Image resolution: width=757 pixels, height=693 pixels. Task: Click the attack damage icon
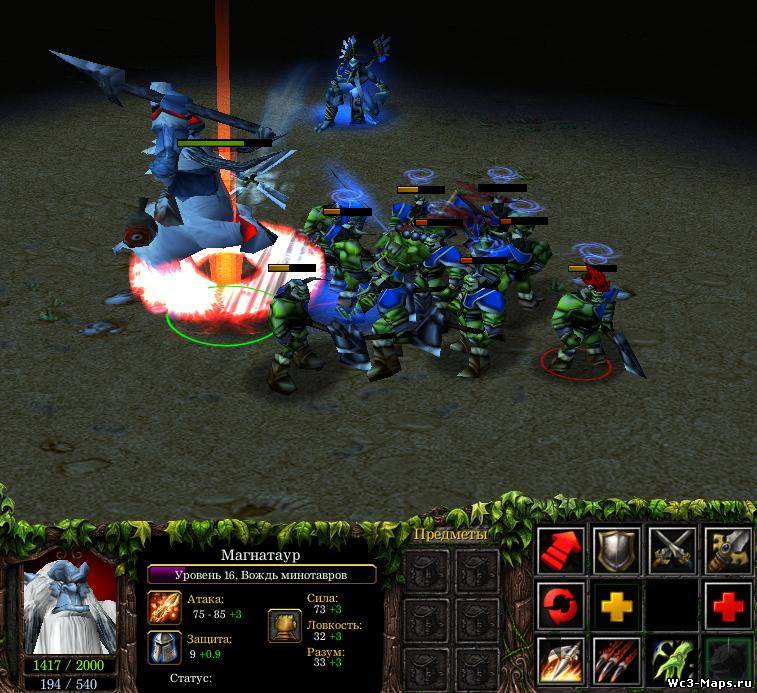(164, 608)
